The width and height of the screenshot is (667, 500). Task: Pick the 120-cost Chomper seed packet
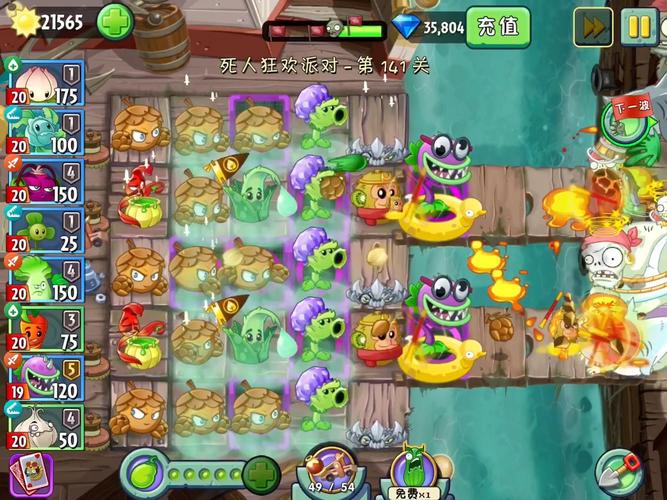click(x=45, y=377)
